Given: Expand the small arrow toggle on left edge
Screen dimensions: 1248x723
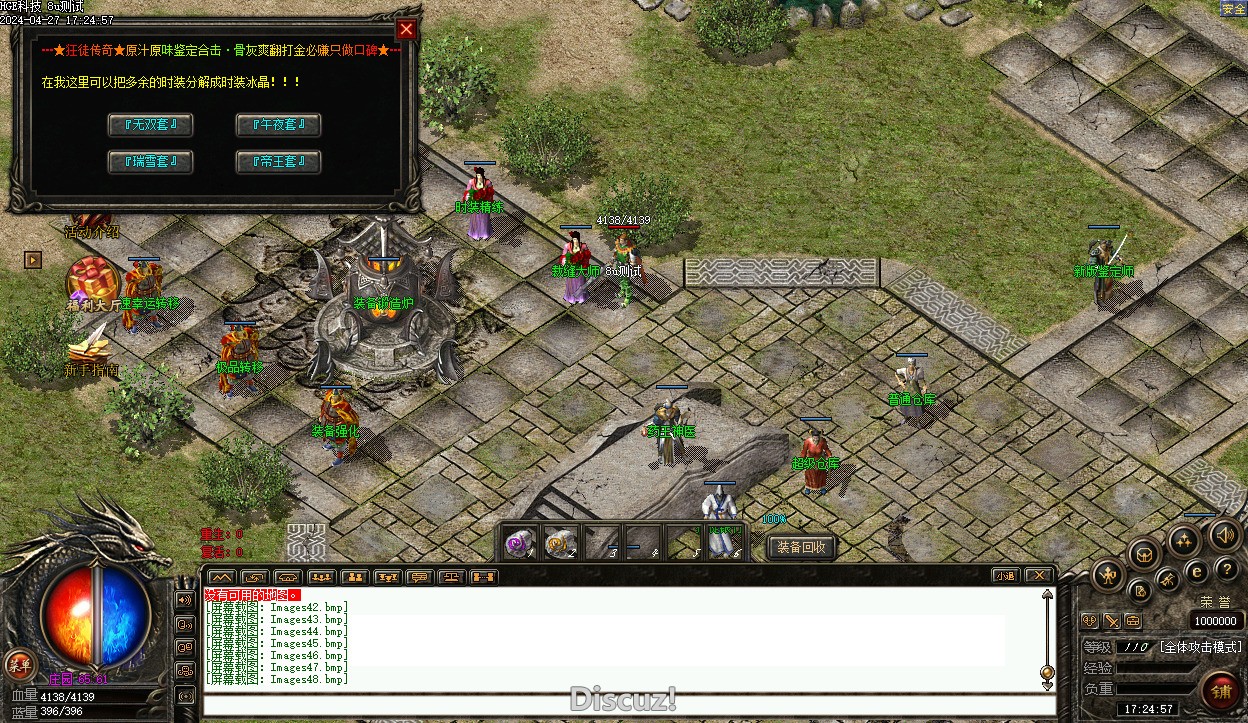Looking at the screenshot, I should pos(33,260).
